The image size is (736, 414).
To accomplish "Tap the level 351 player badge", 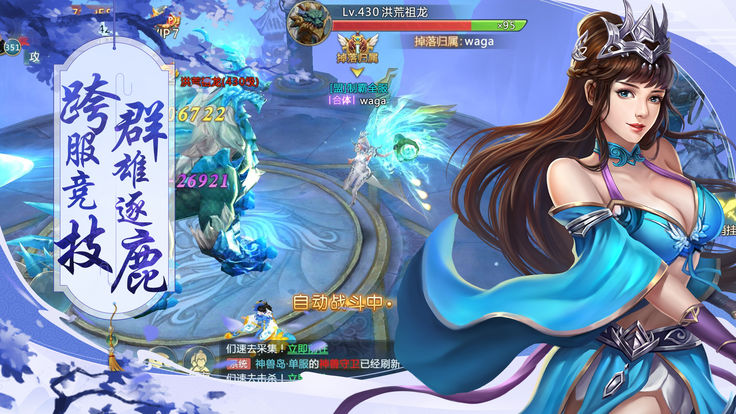I will click(11, 46).
